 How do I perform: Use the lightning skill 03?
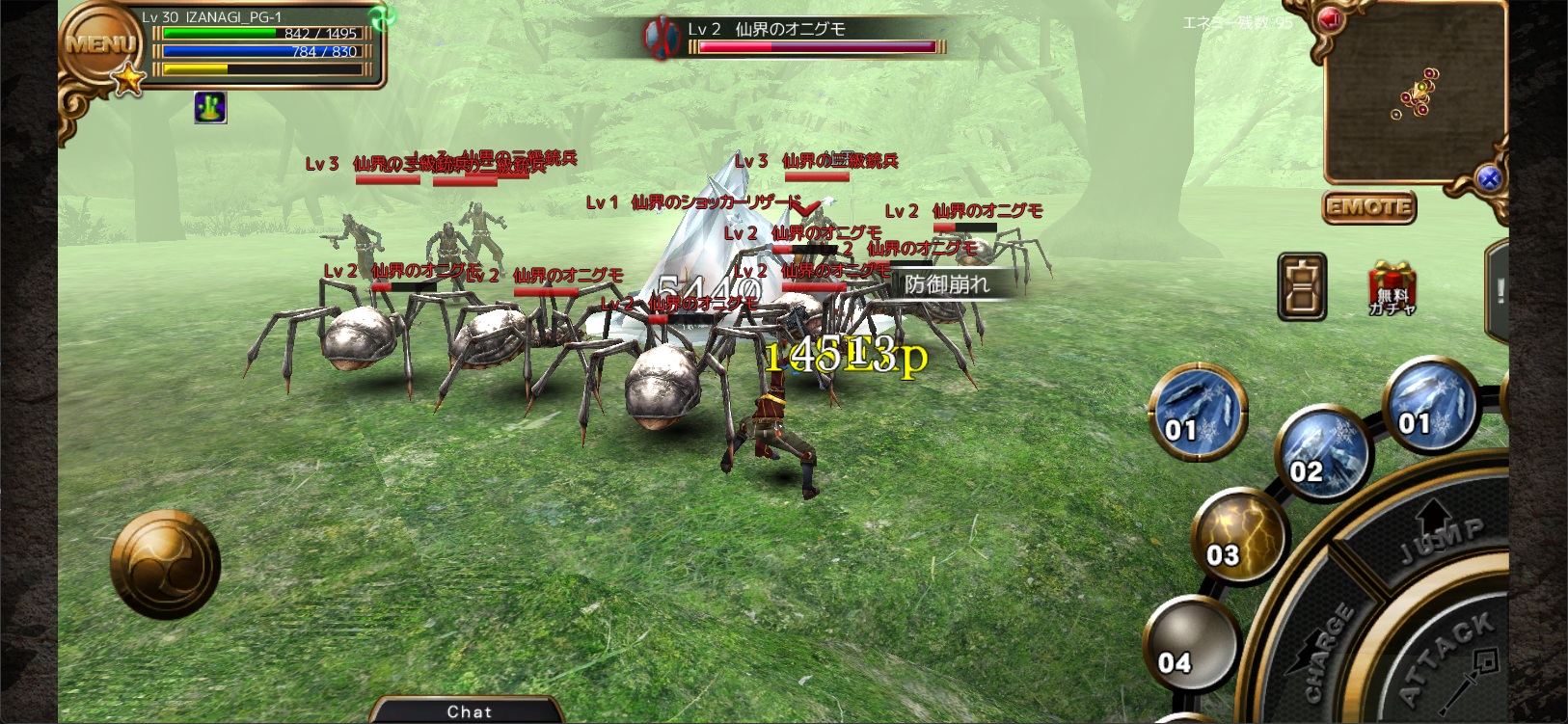(x=1237, y=536)
